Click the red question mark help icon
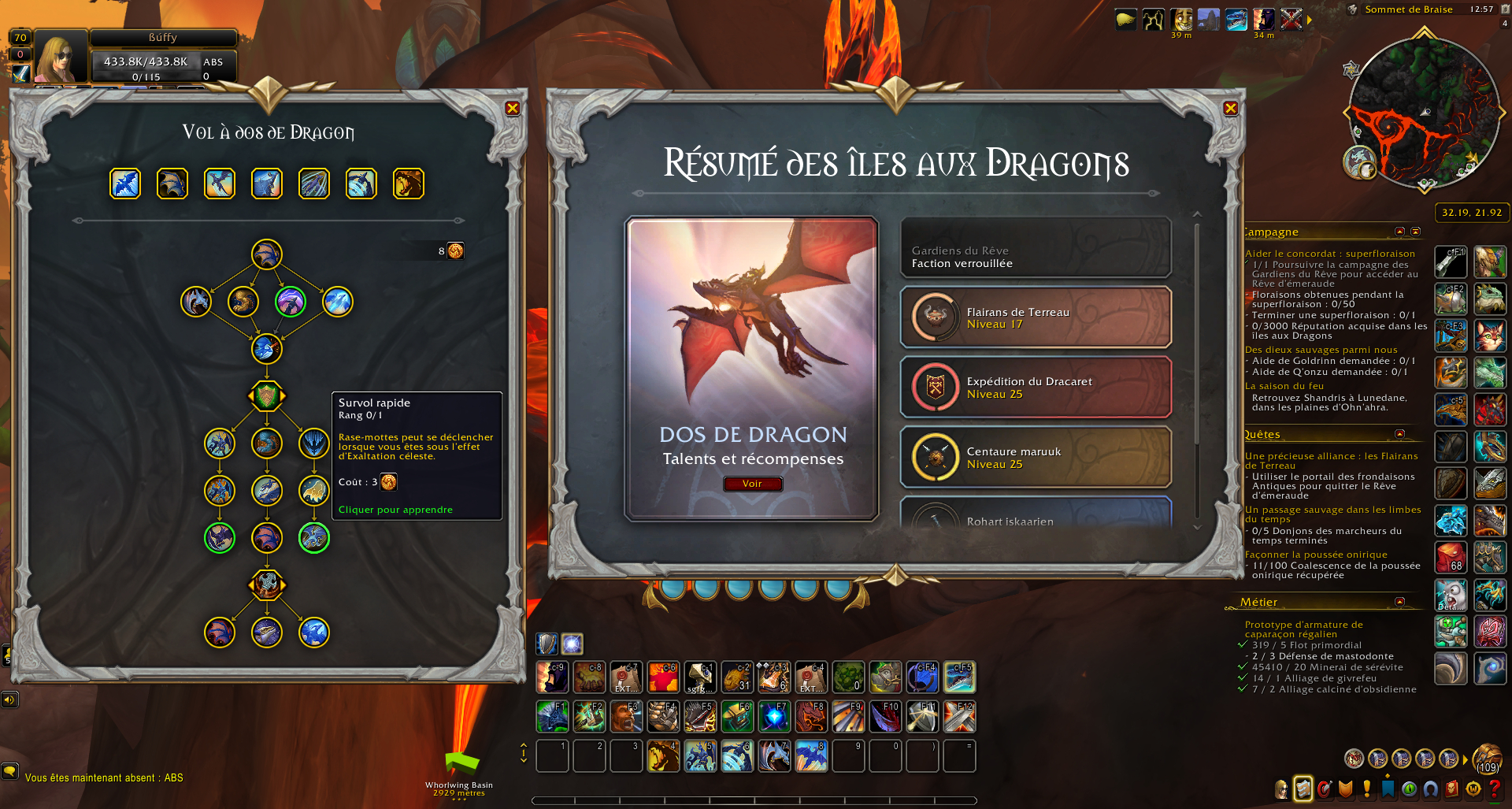Screen dimensions: 1512x809 click(1495, 789)
